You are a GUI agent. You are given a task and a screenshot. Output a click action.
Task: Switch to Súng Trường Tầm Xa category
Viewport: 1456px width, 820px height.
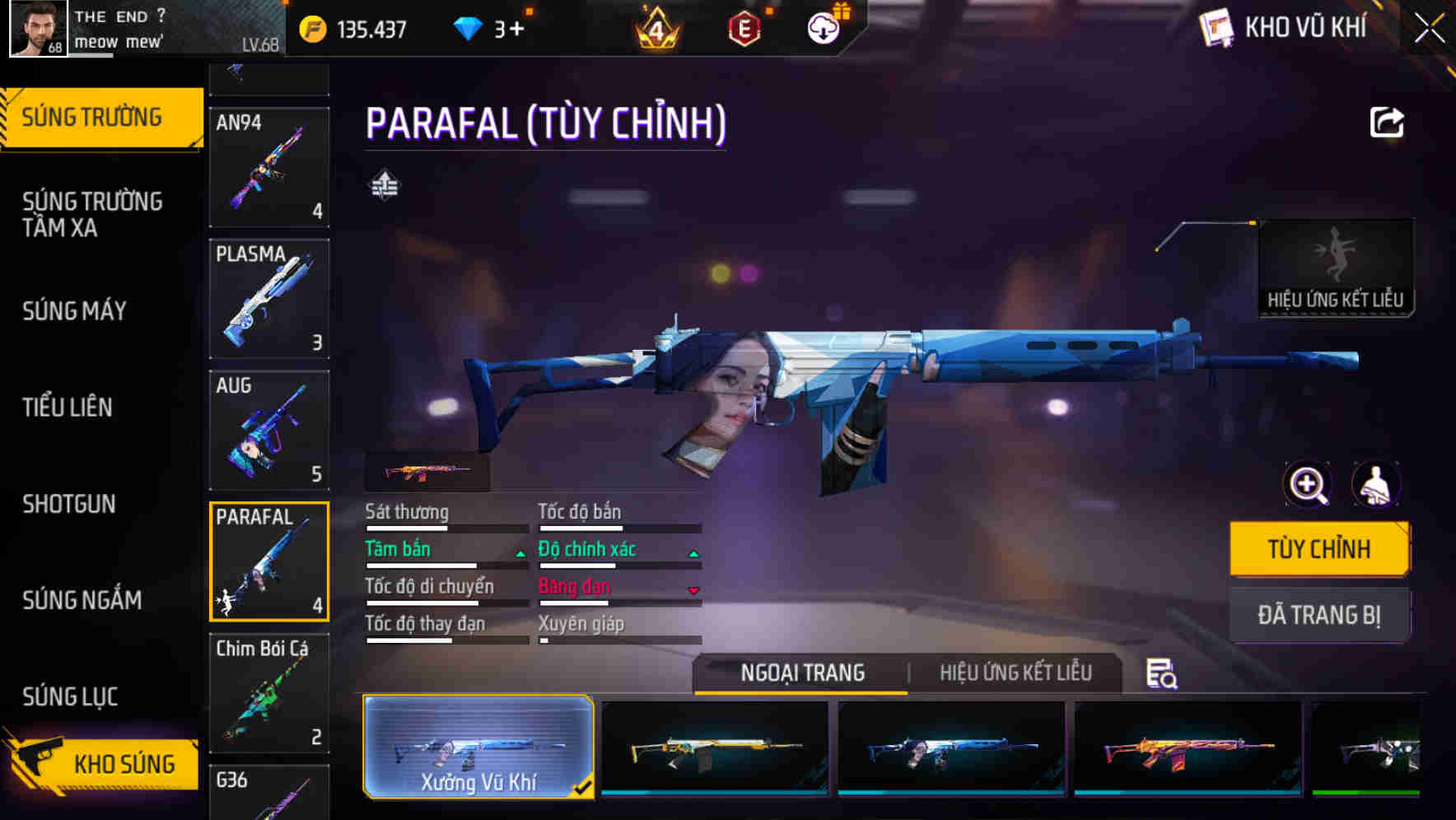pos(92,214)
